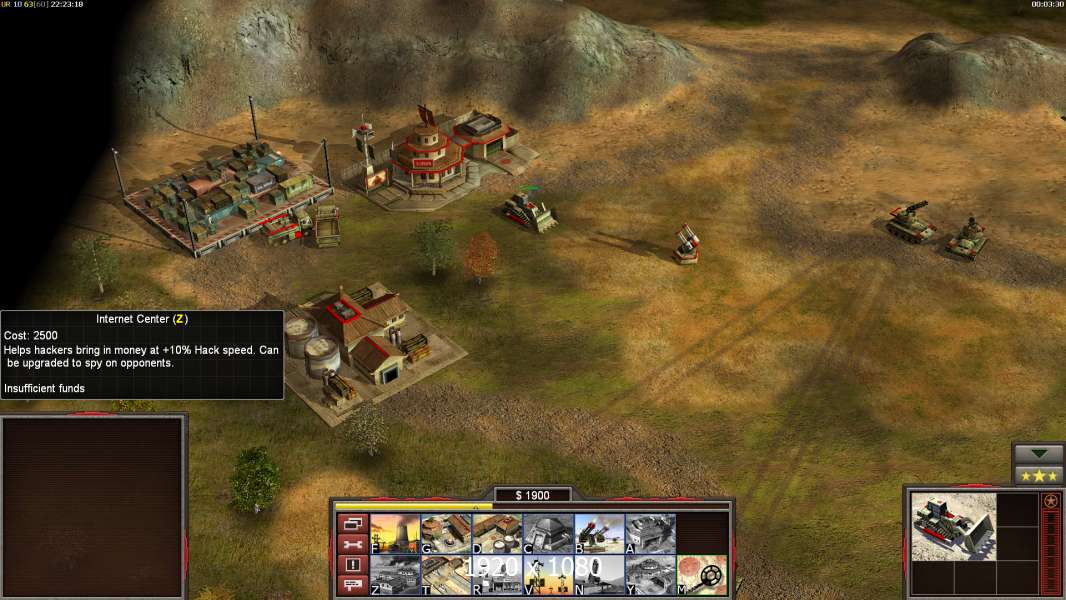Build a Bunker from the command bar
The width and height of the screenshot is (1066, 600).
pyautogui.click(x=548, y=533)
